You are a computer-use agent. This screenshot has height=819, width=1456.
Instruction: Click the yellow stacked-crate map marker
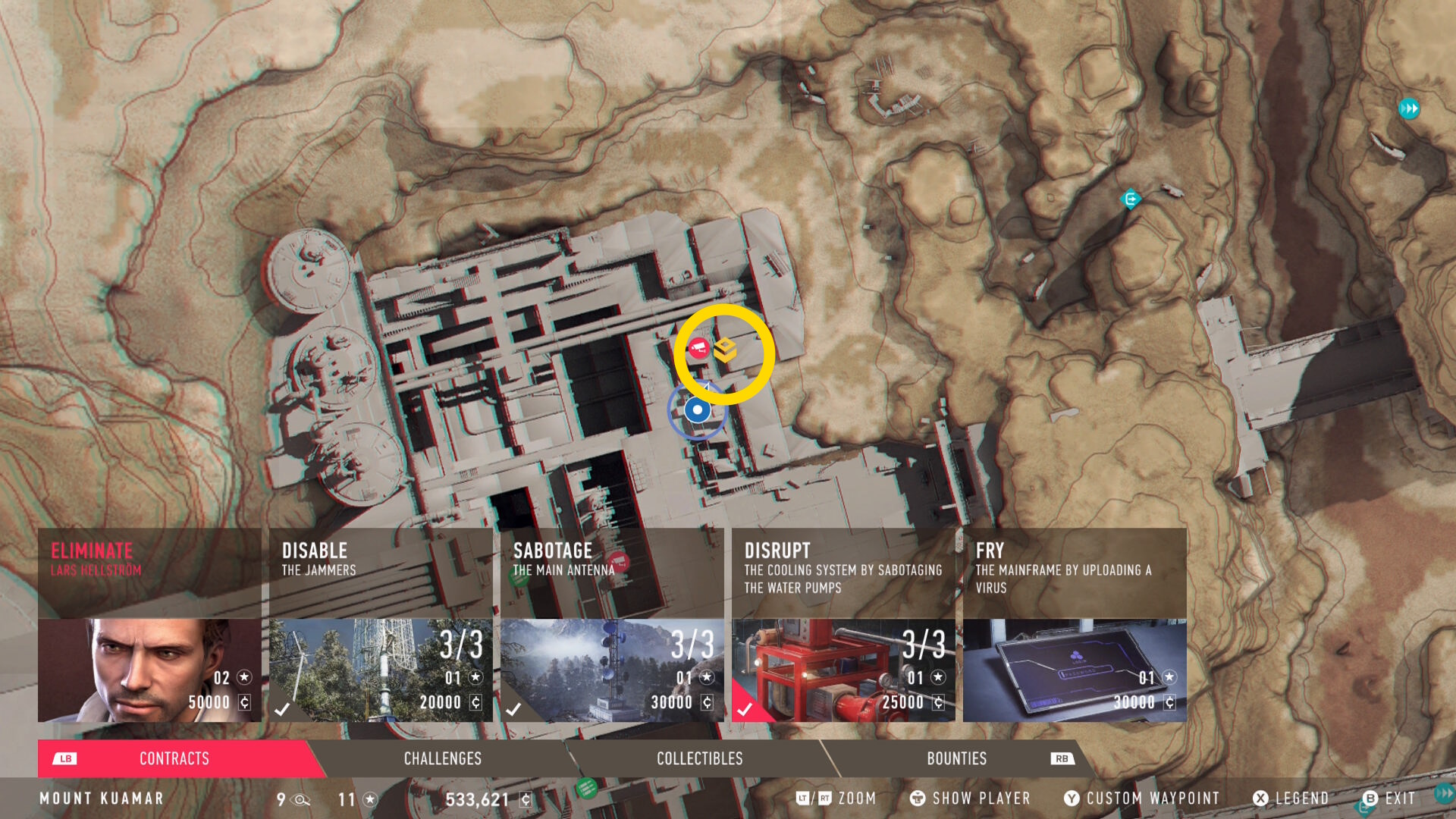(x=725, y=350)
